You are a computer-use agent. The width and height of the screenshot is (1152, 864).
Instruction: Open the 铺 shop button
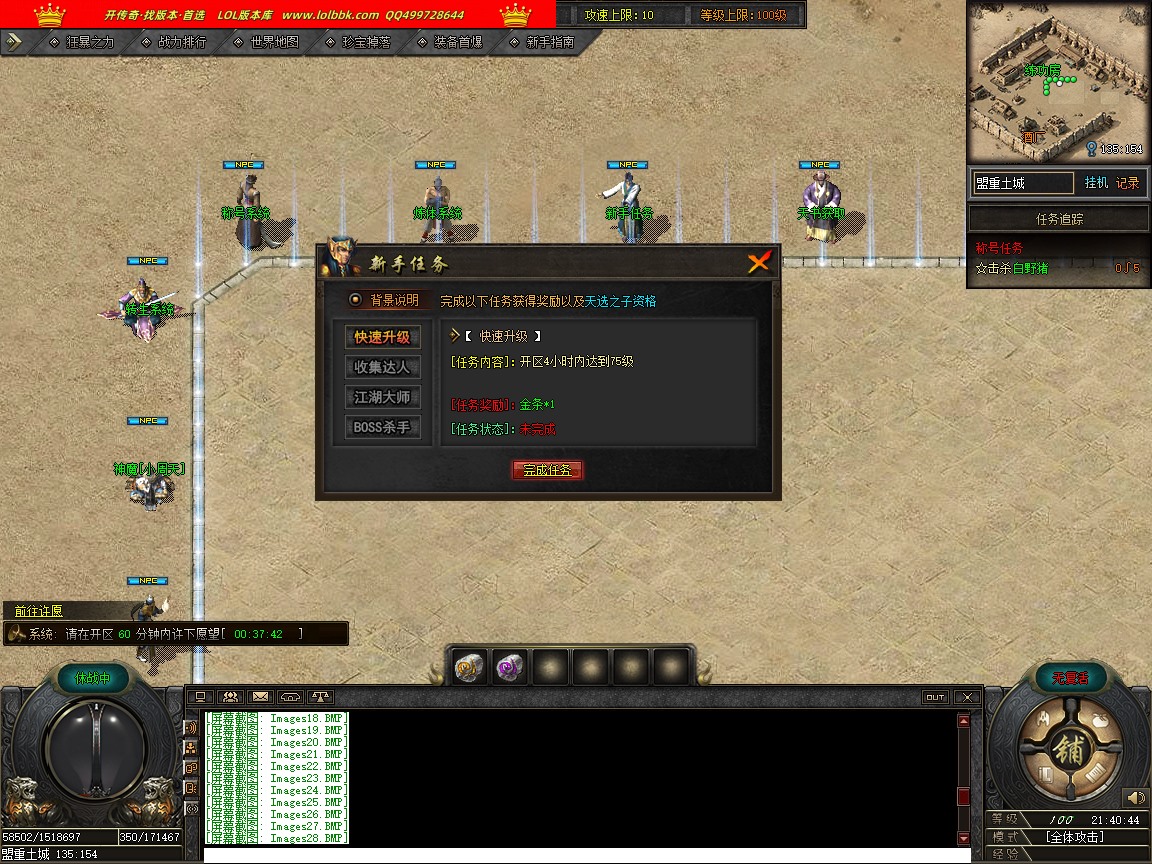1068,751
